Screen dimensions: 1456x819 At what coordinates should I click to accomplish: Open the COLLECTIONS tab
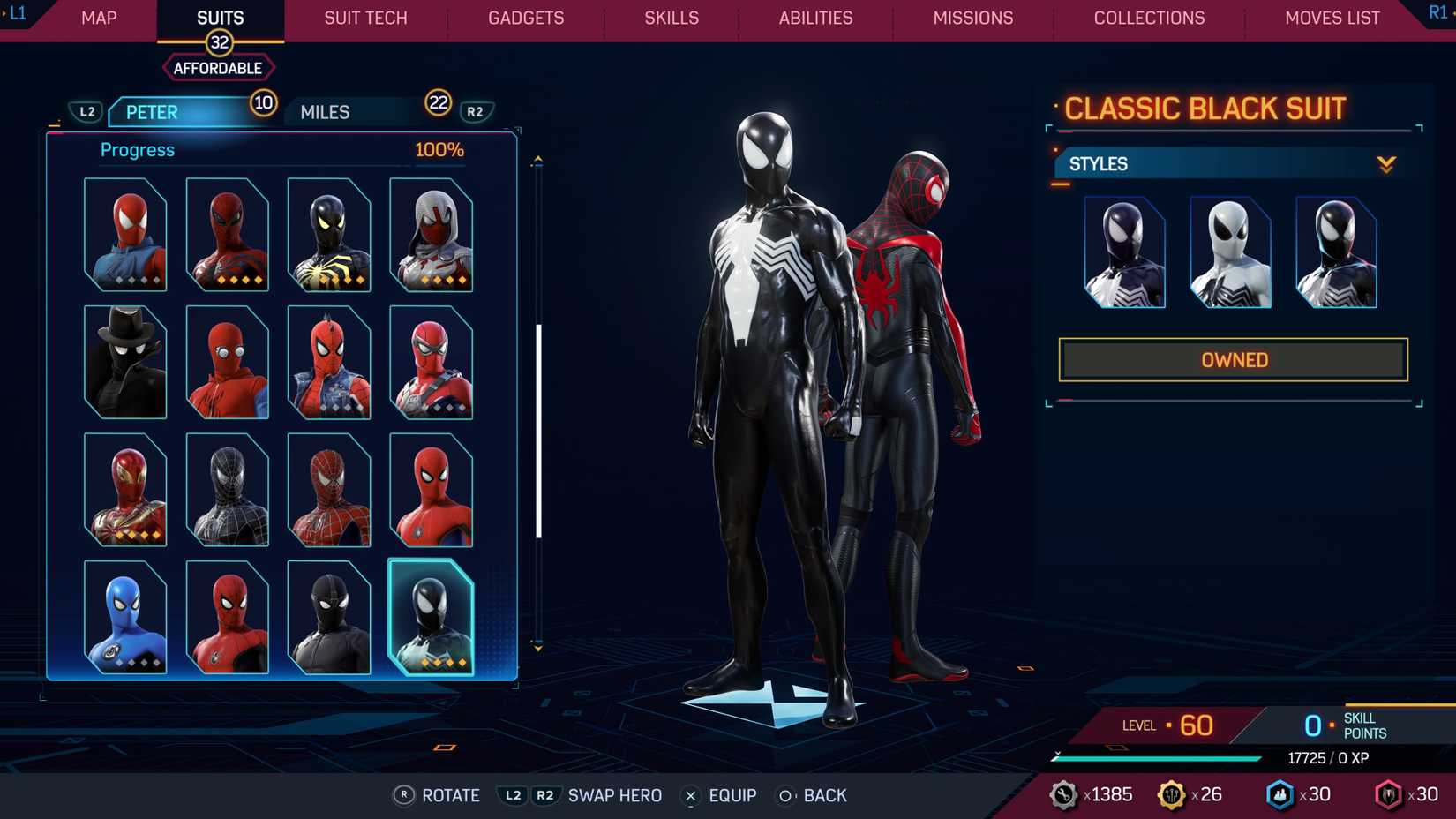click(x=1149, y=18)
